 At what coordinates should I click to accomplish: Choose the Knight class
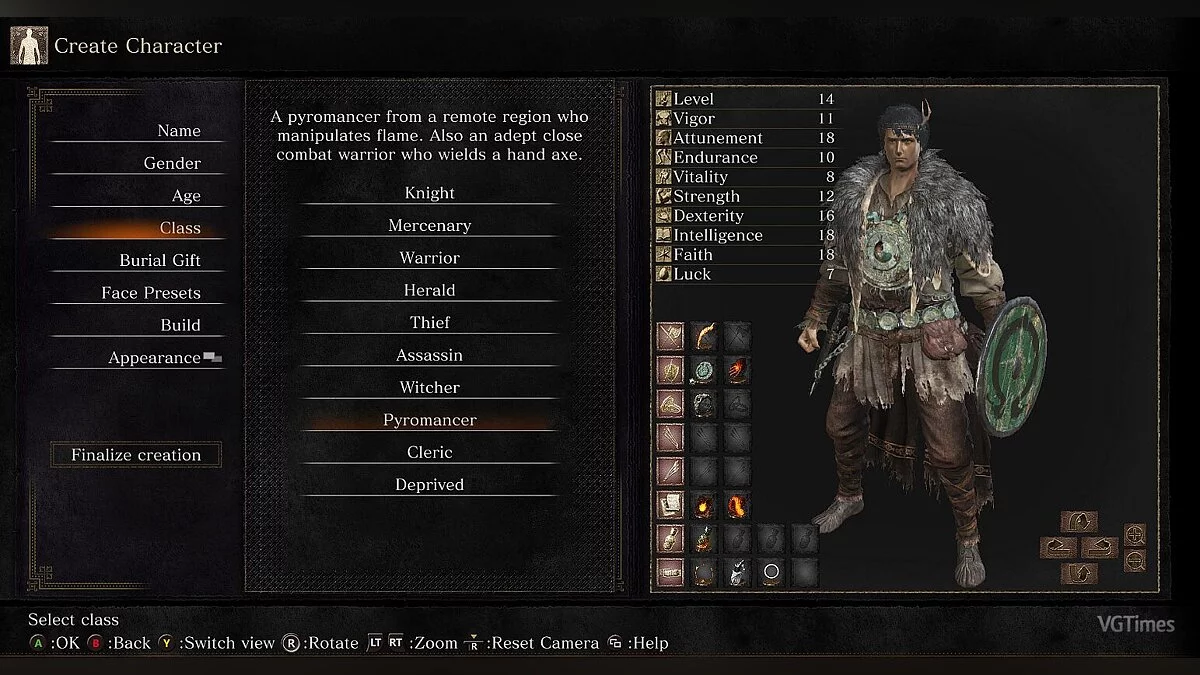(x=429, y=193)
